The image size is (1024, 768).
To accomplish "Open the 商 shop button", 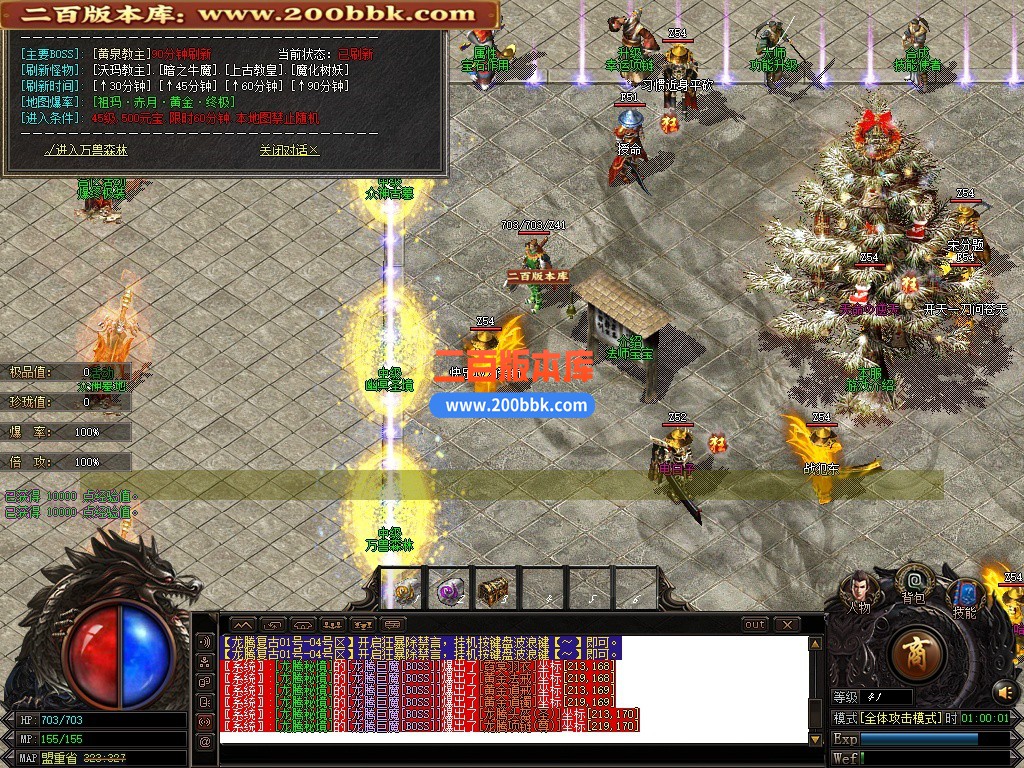I will point(914,656).
